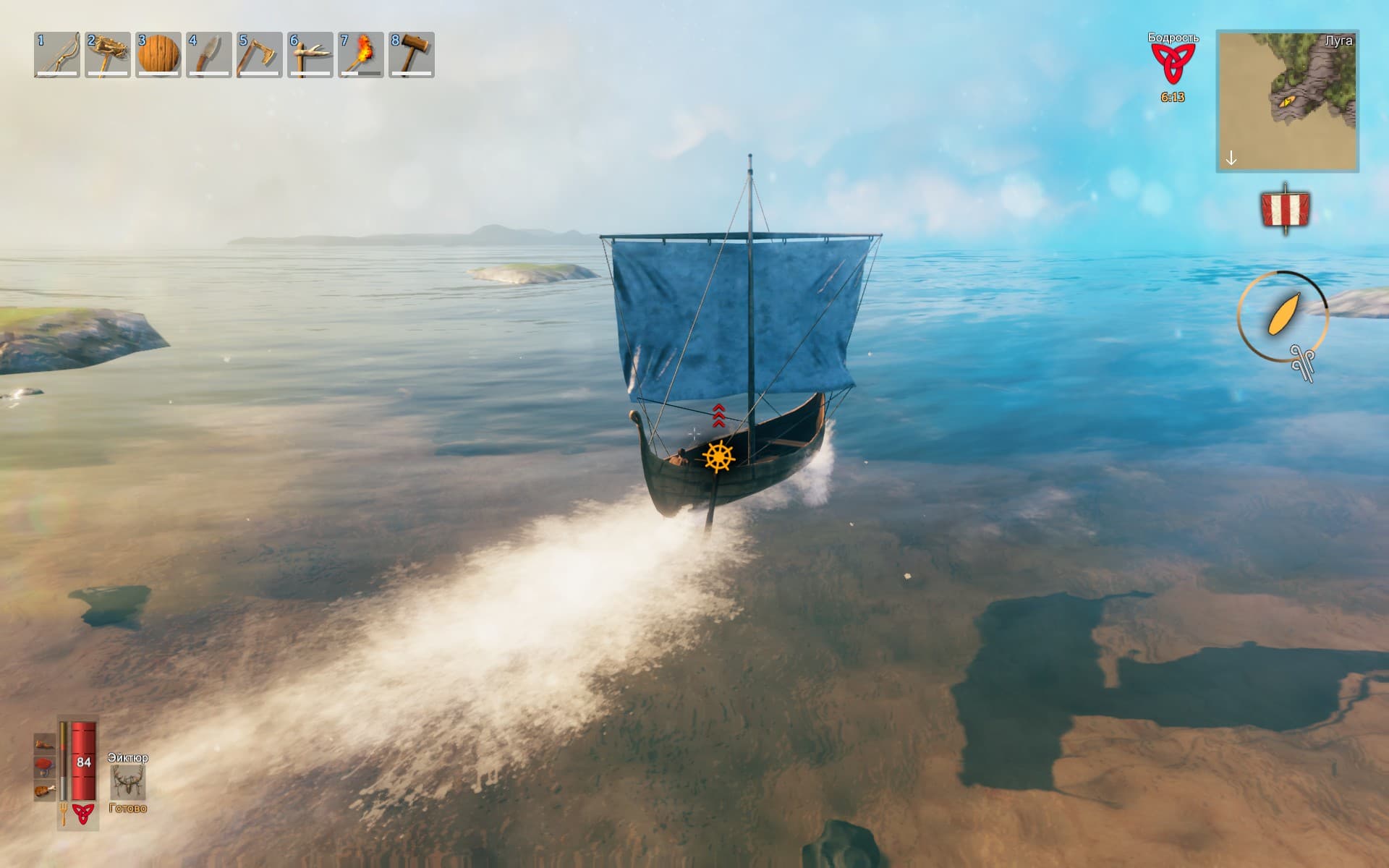The image size is (1389, 868).
Task: Equip the axe in slot 5
Action: tap(260, 54)
